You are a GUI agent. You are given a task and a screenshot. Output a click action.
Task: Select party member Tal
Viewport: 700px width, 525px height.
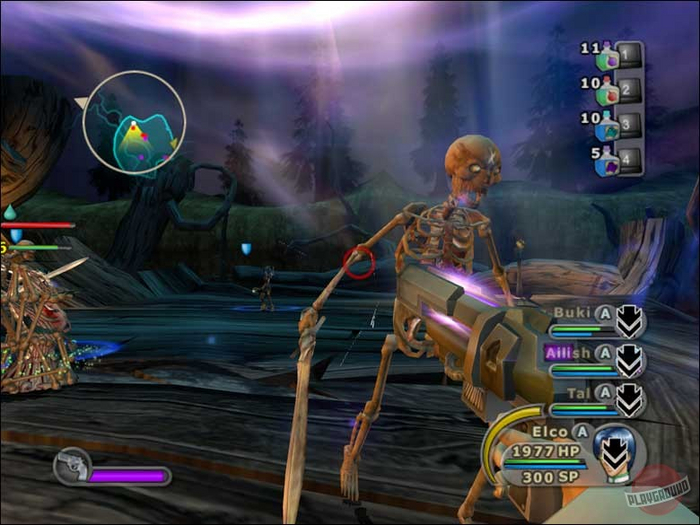(575, 393)
